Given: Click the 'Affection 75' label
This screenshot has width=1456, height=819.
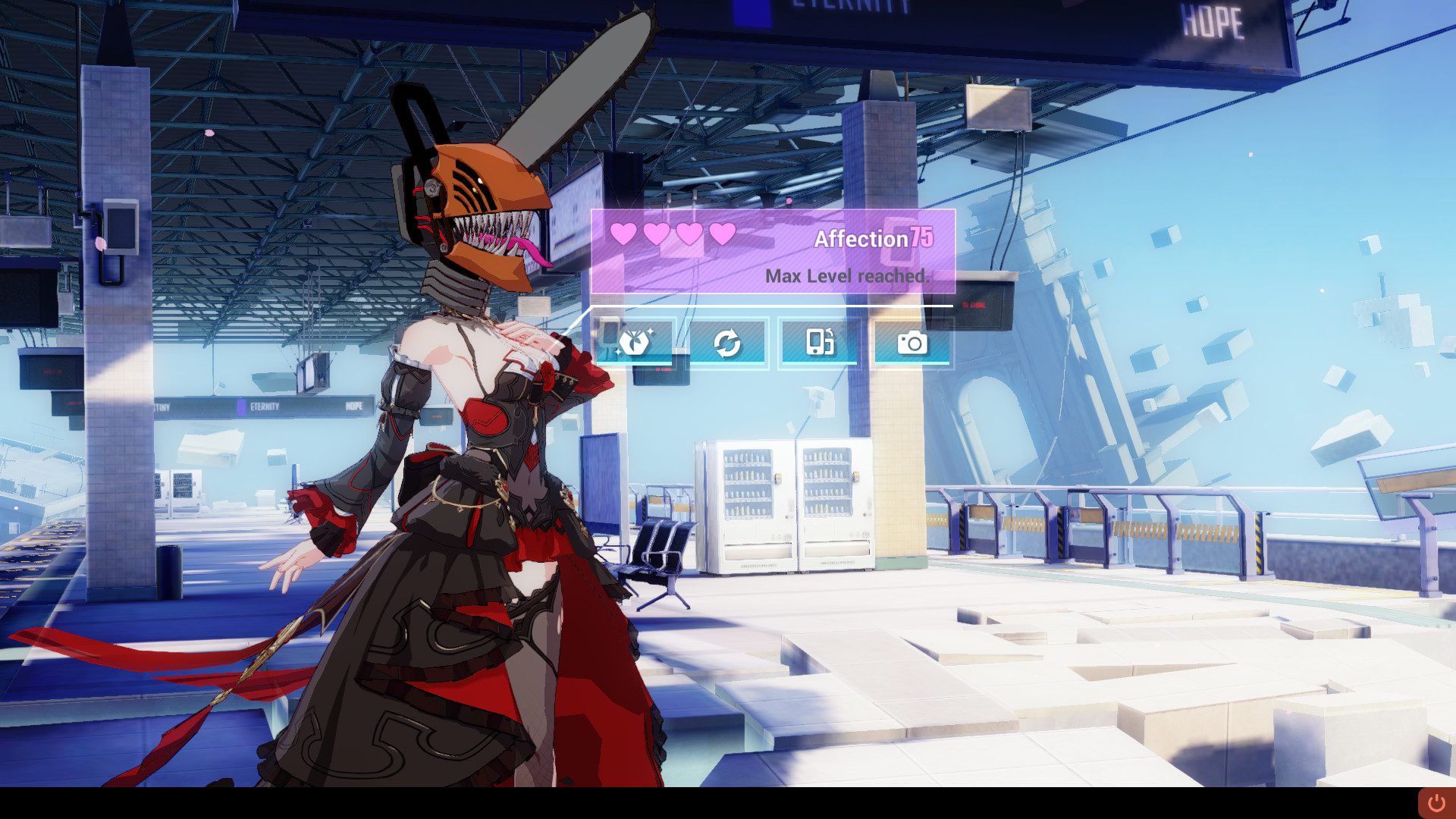Looking at the screenshot, I should coord(874,239).
